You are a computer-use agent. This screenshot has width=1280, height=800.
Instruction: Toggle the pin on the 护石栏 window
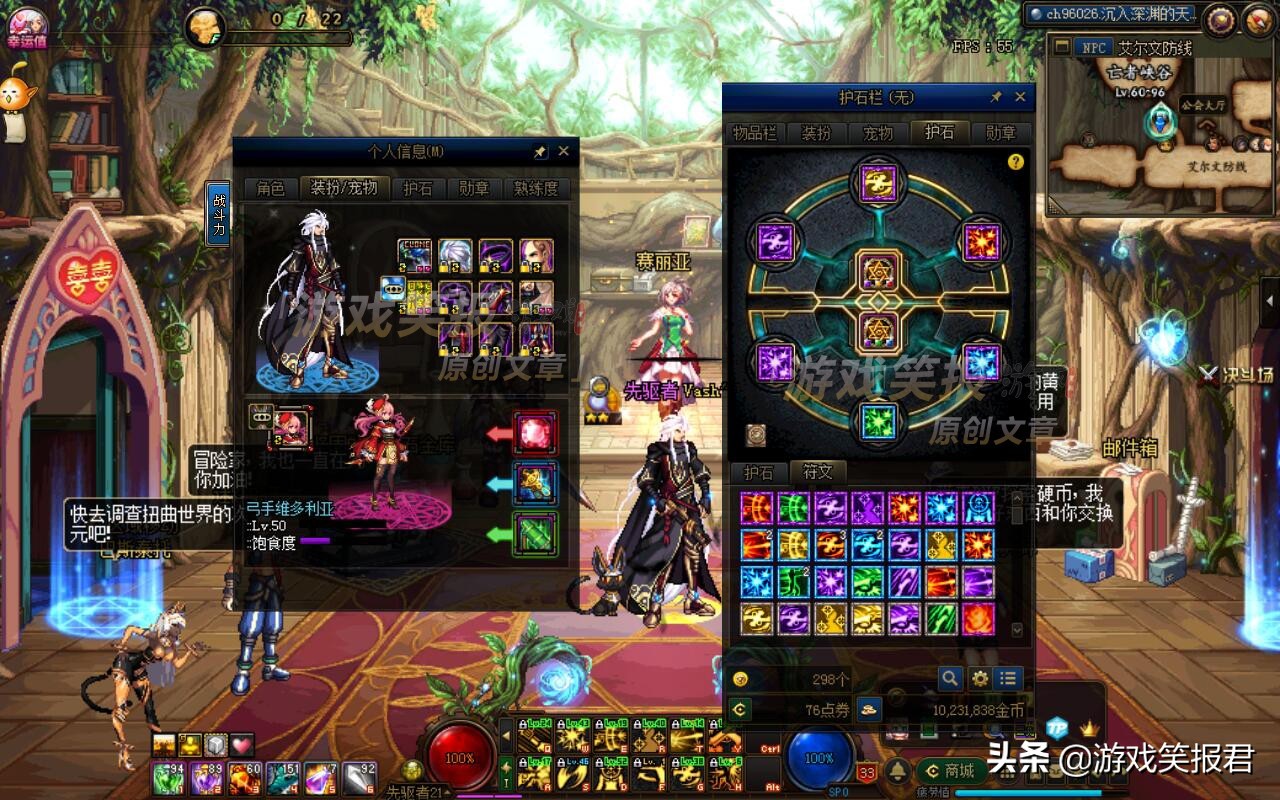pos(997,96)
